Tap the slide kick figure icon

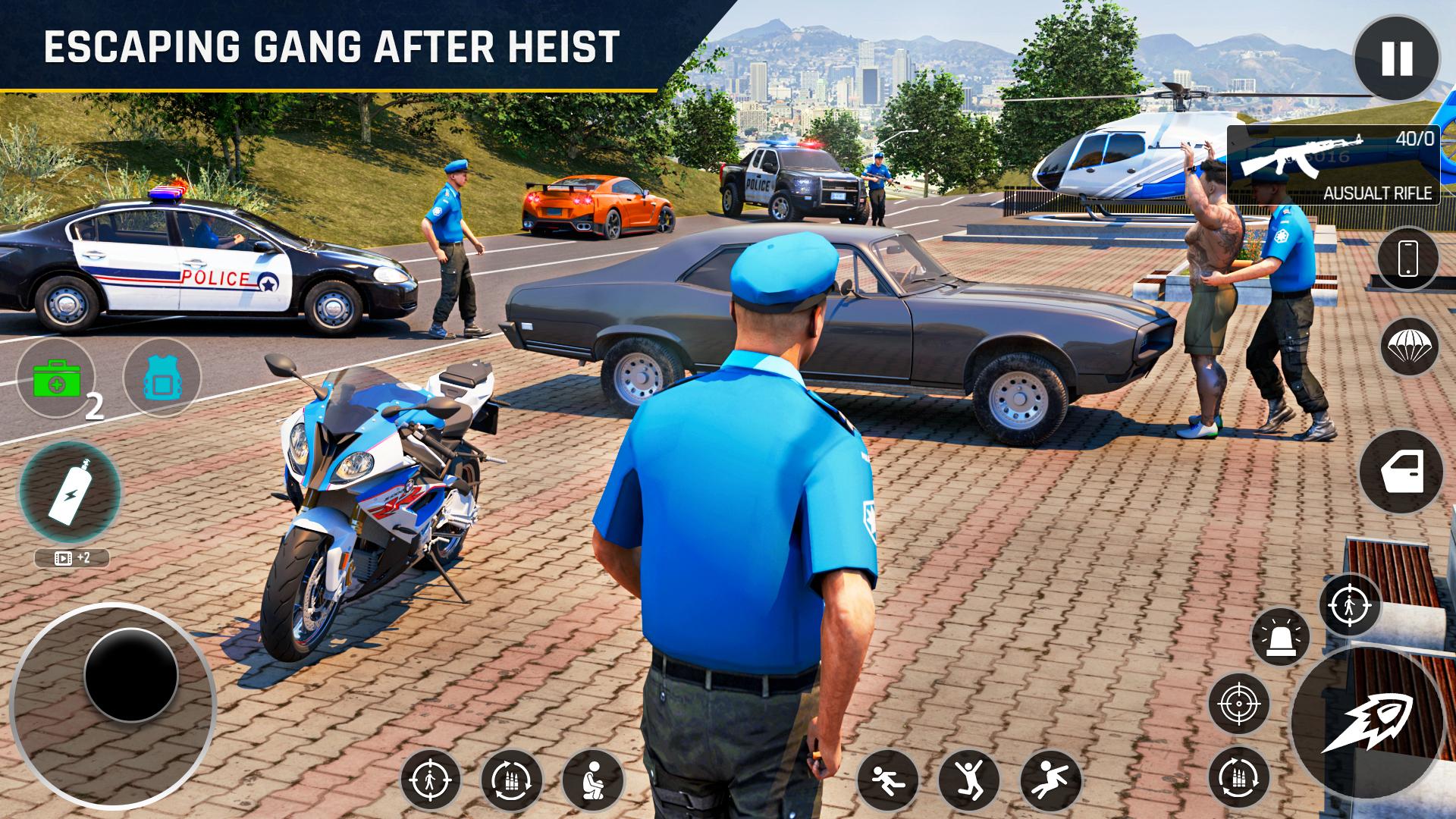tap(1050, 780)
